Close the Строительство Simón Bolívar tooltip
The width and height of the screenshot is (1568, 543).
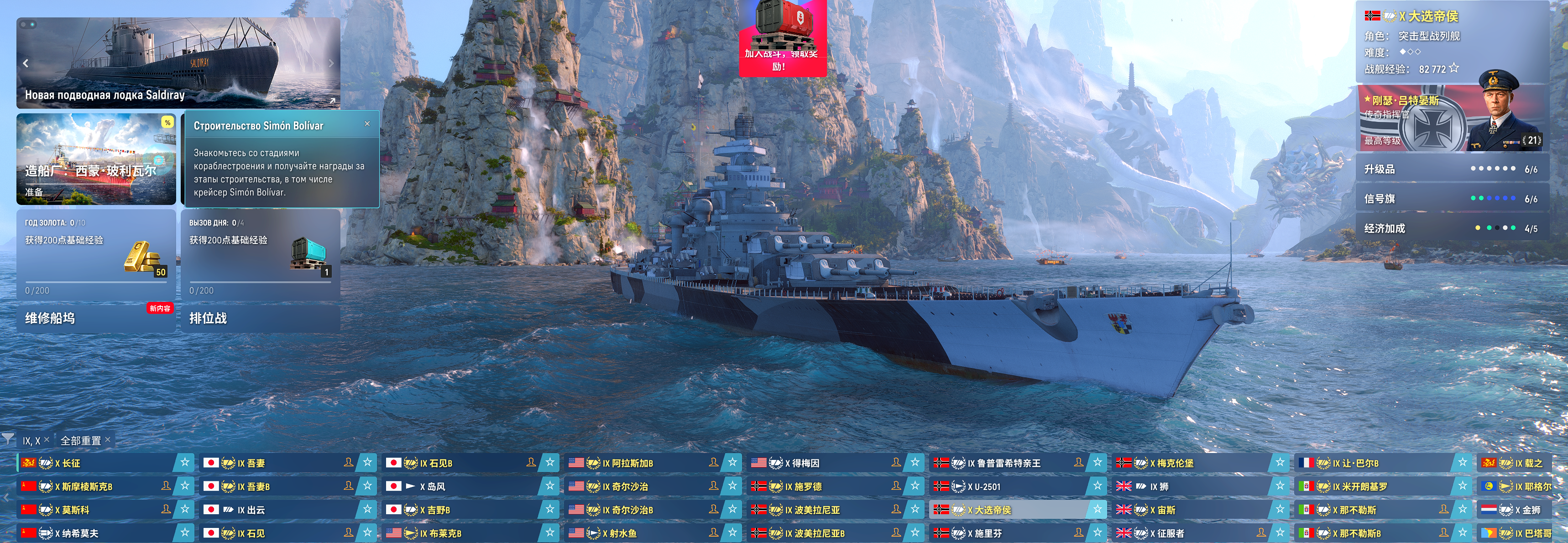click(367, 124)
